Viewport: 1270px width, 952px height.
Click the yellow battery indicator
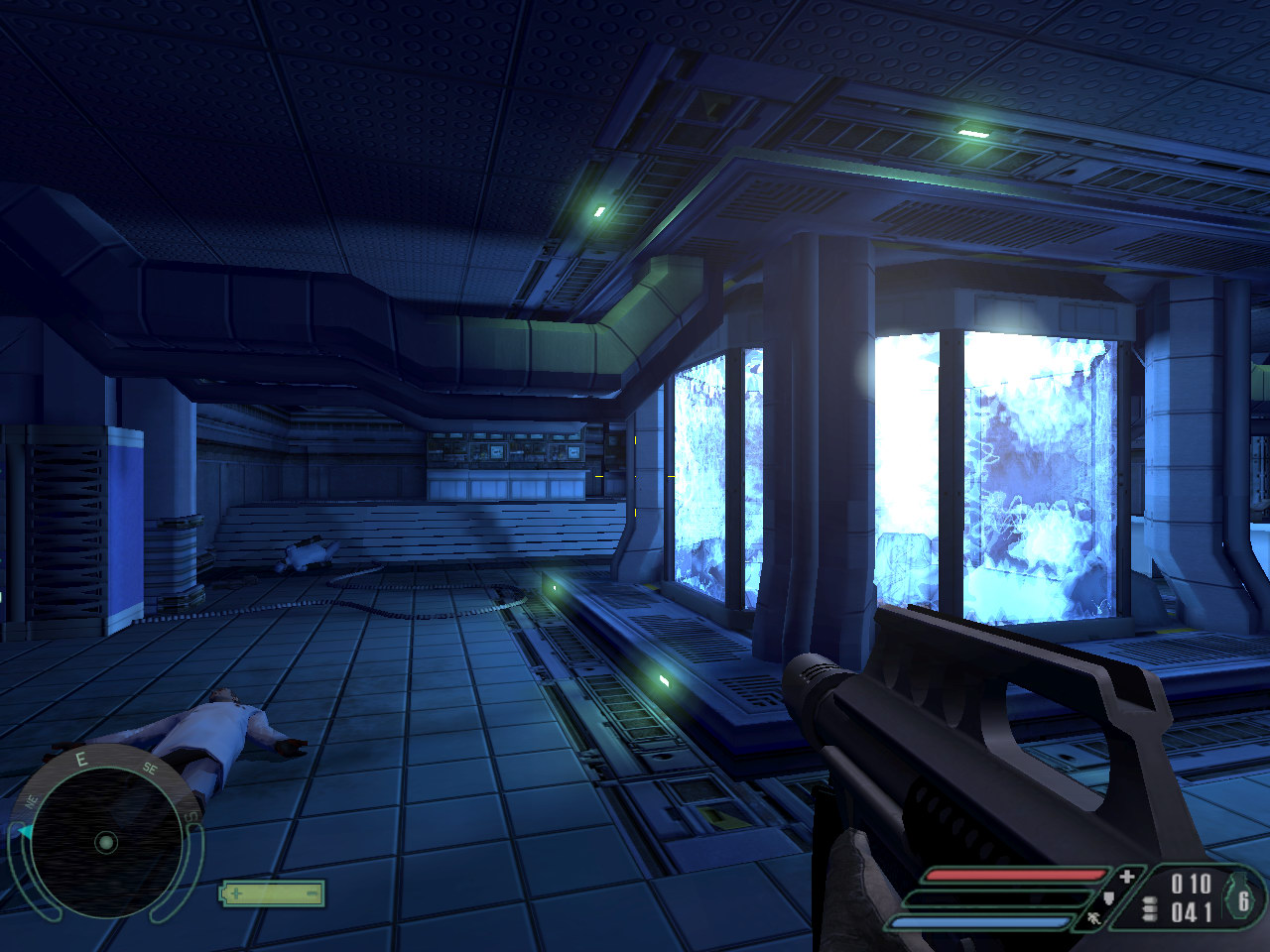pos(272,893)
